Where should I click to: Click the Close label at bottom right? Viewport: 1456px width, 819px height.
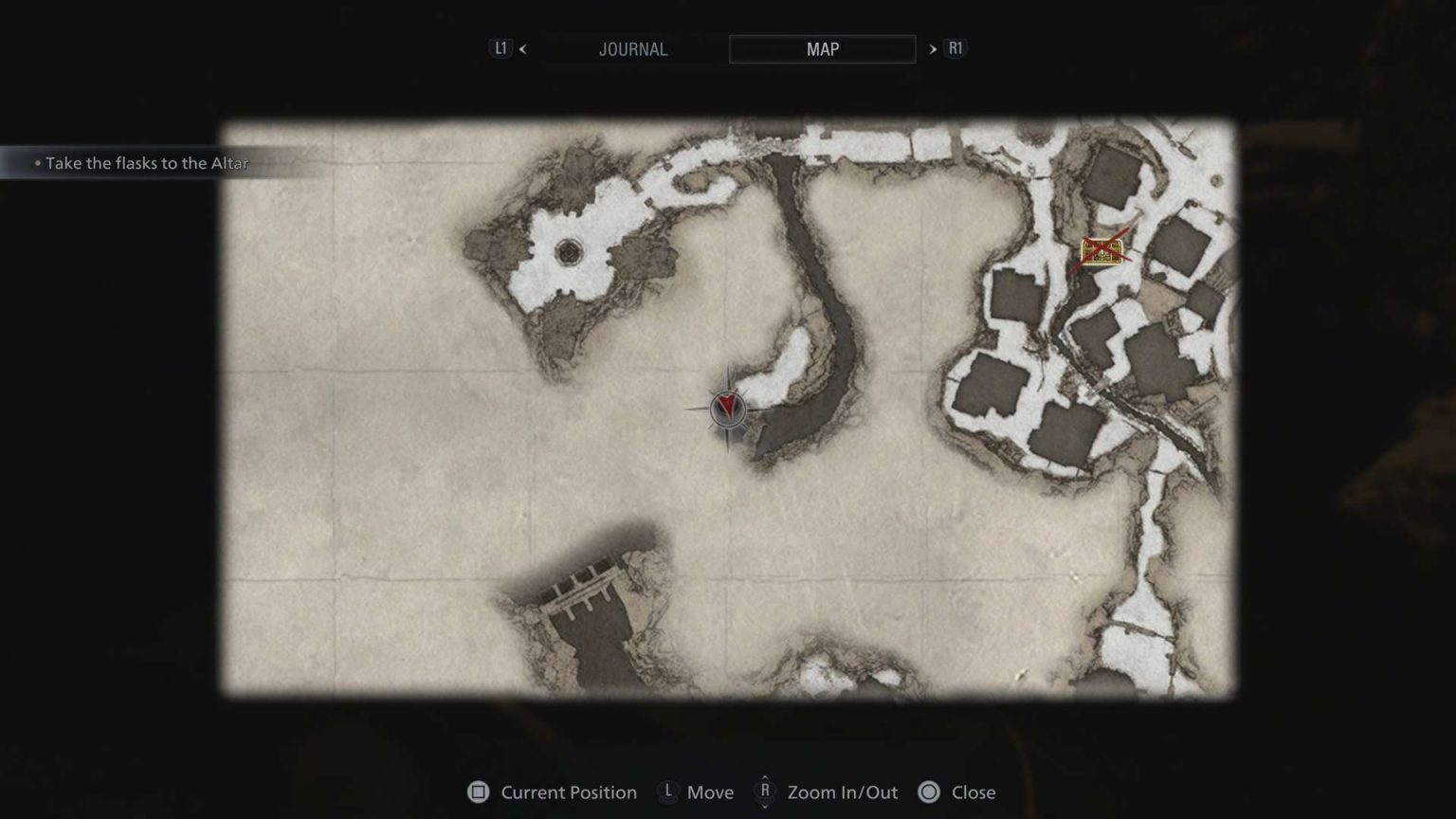point(974,792)
